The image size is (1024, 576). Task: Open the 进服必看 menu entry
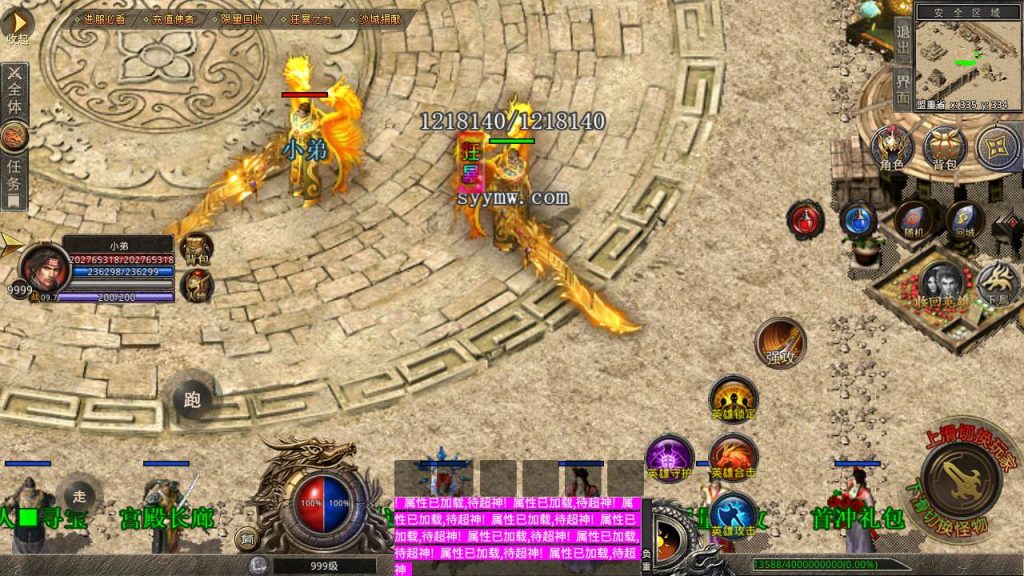pyautogui.click(x=104, y=19)
